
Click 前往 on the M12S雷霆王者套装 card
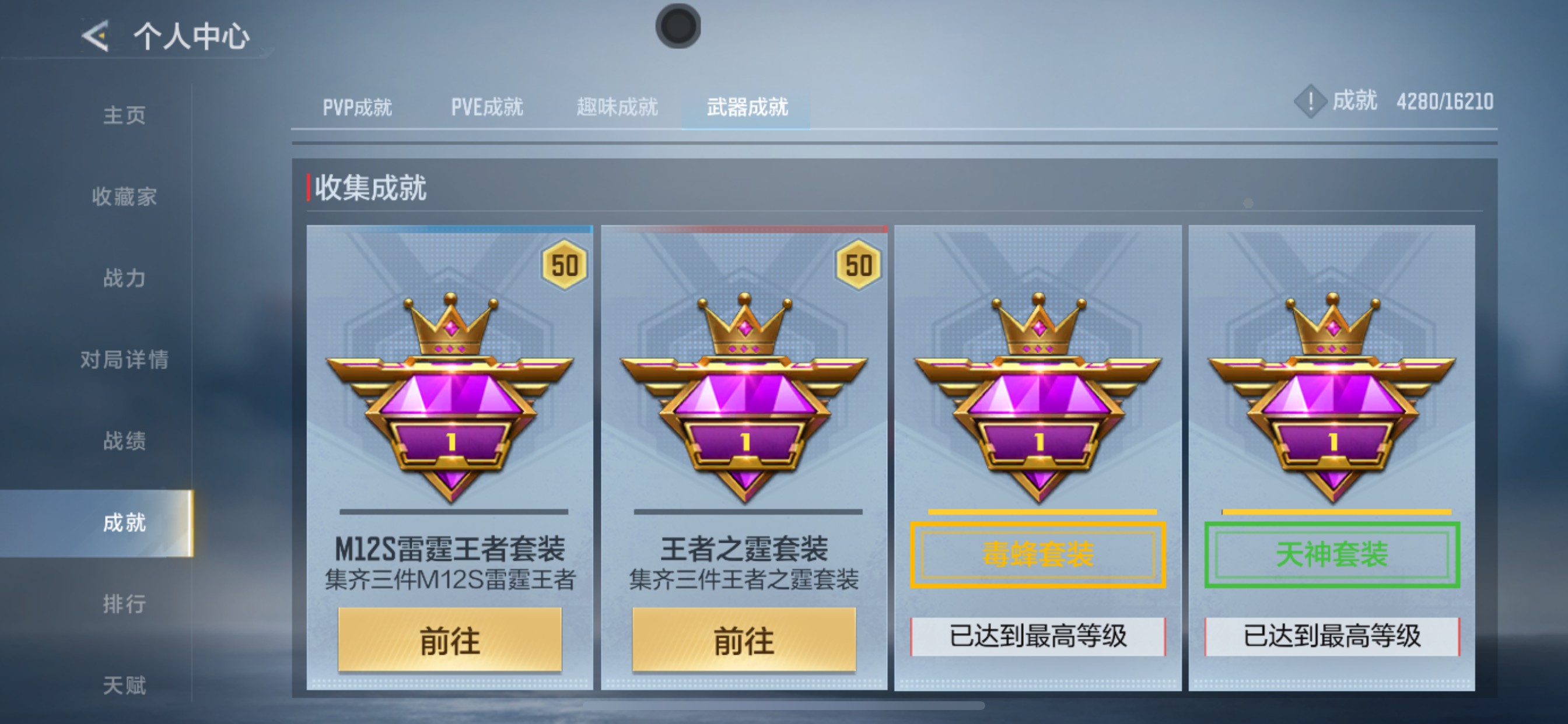(449, 640)
